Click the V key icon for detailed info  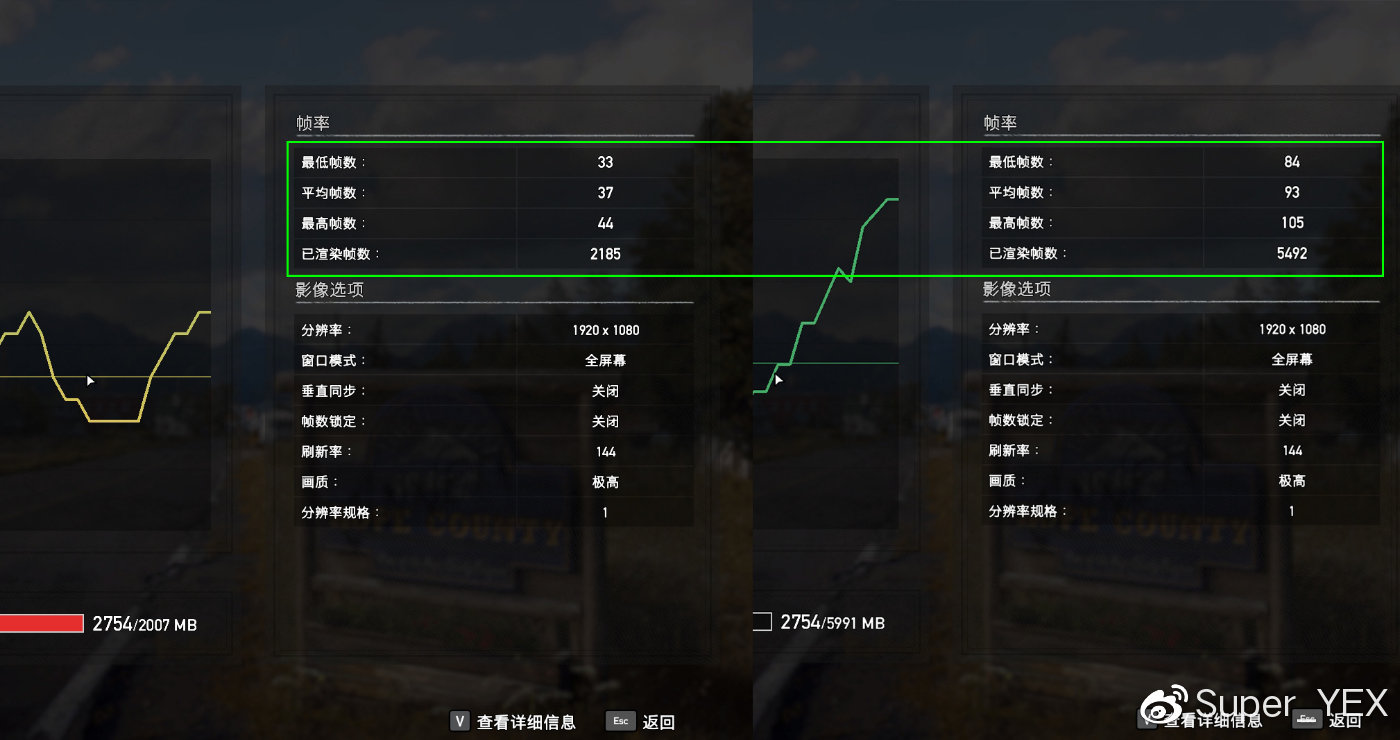click(x=459, y=720)
